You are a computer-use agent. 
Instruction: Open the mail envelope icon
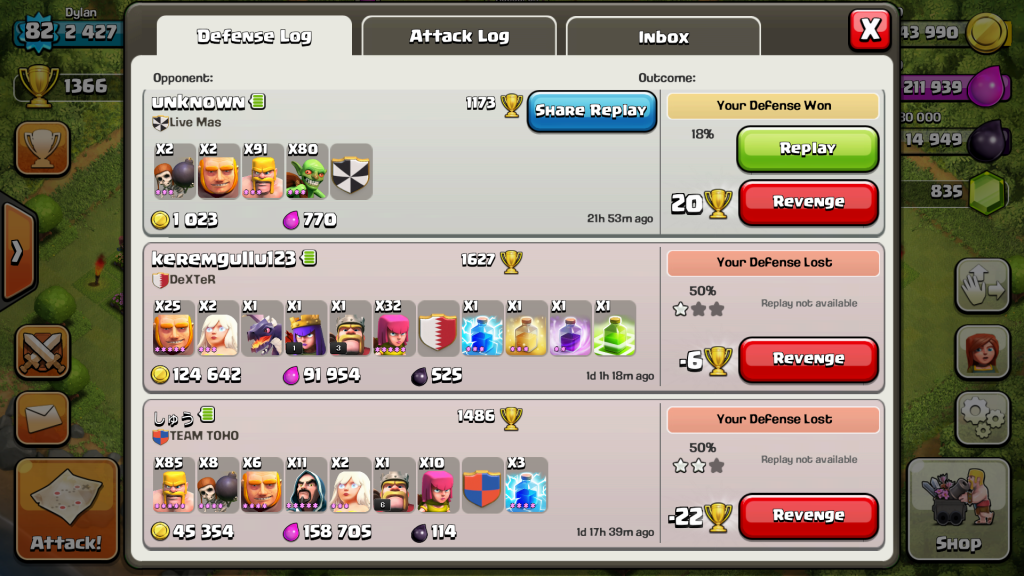42,416
